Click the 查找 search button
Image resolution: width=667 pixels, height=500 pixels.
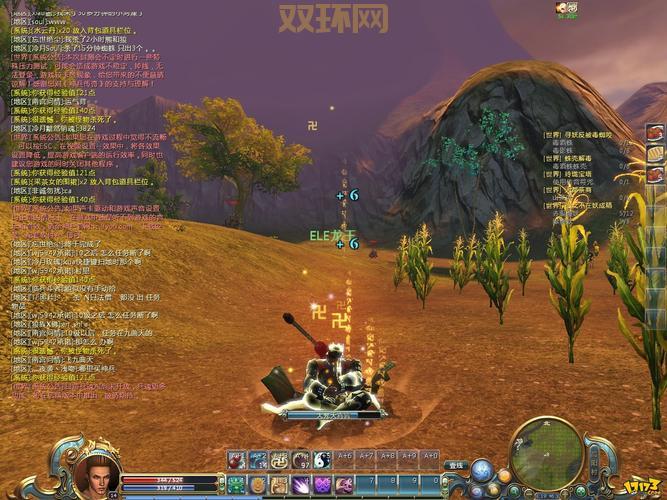[x=456, y=465]
